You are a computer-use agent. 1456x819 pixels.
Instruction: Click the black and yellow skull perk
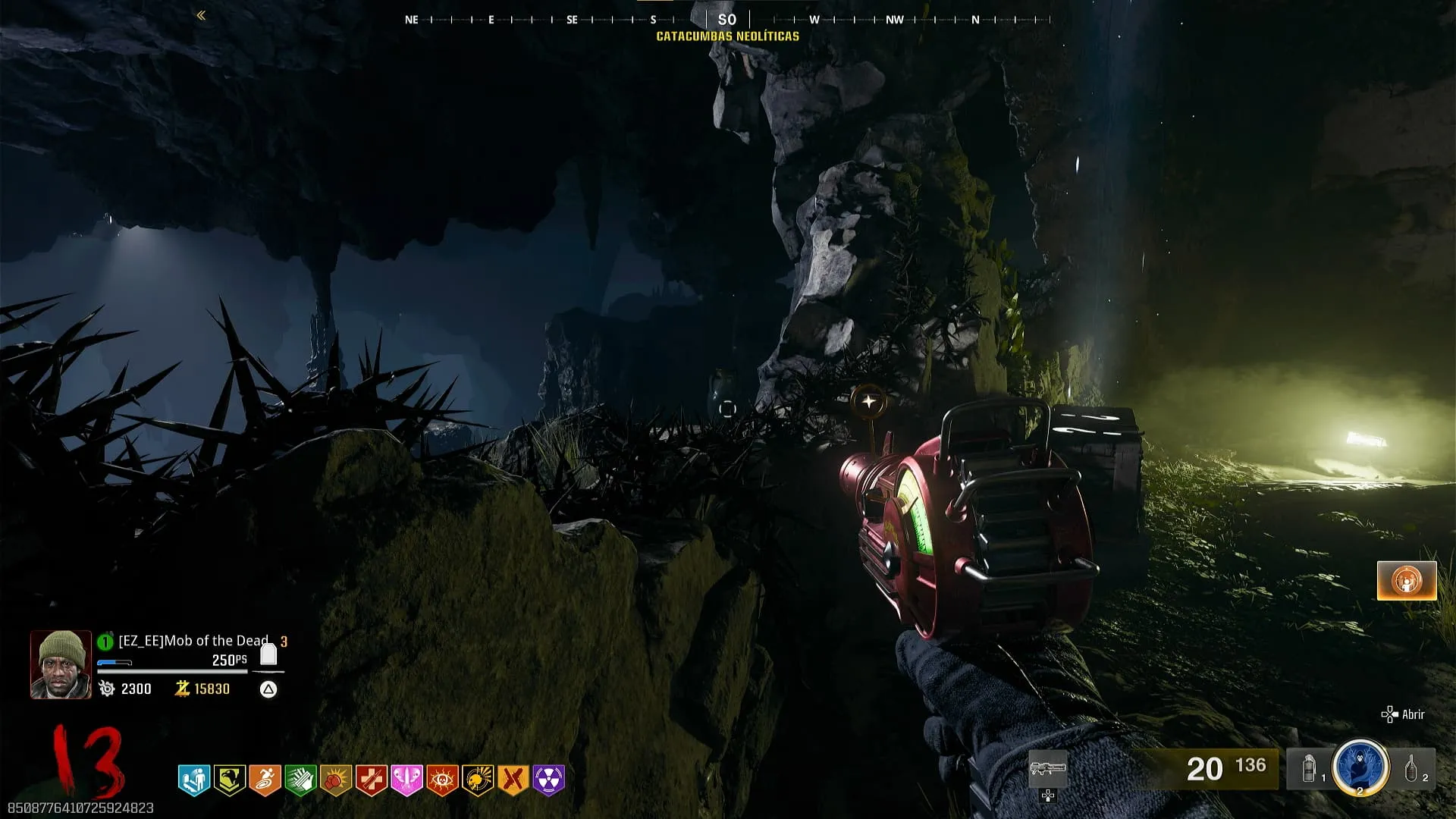pyautogui.click(x=478, y=780)
